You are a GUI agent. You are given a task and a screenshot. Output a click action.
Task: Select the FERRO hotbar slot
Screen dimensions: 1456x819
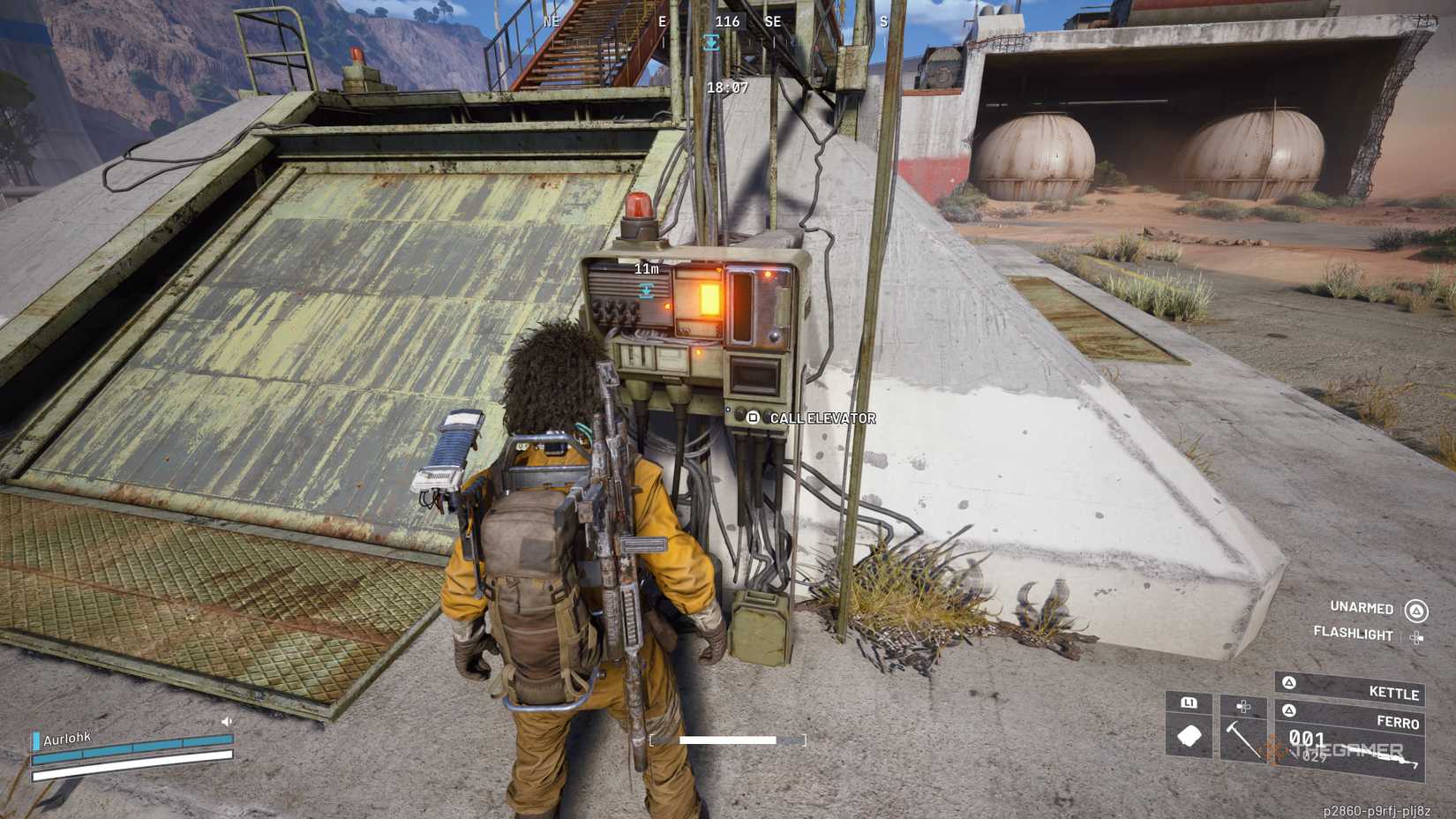click(1399, 722)
